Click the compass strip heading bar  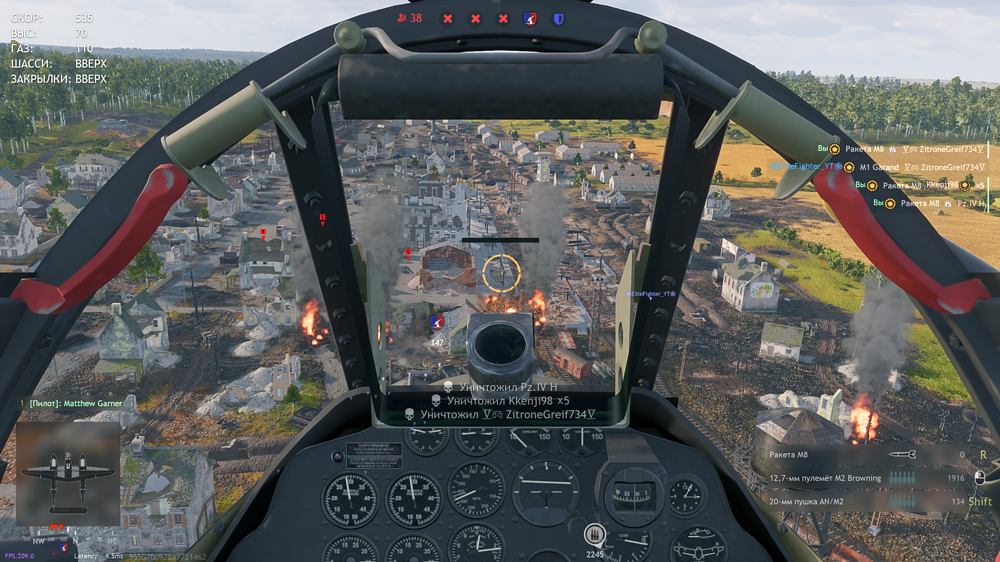(x=500, y=240)
